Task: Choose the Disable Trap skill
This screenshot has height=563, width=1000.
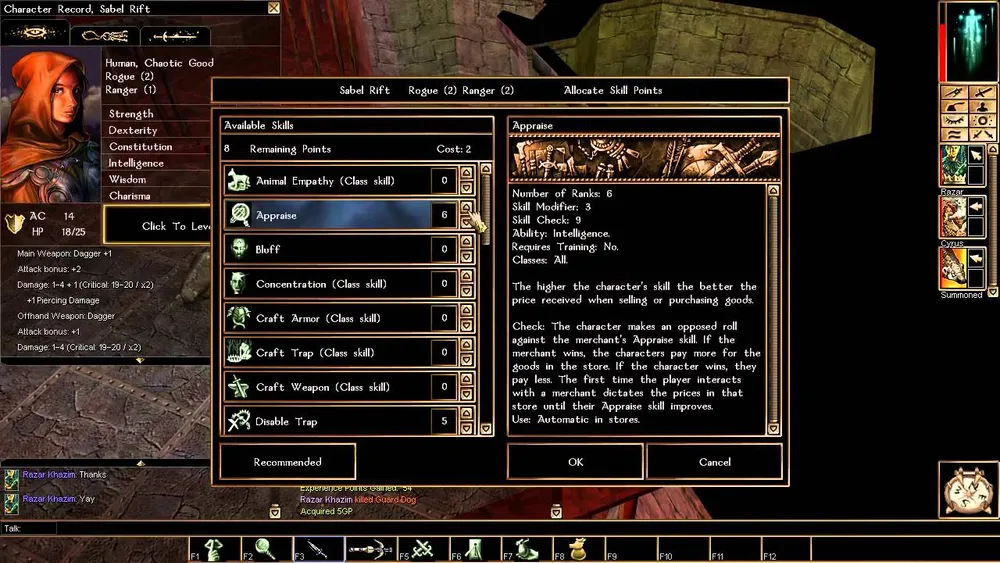Action: tap(327, 421)
